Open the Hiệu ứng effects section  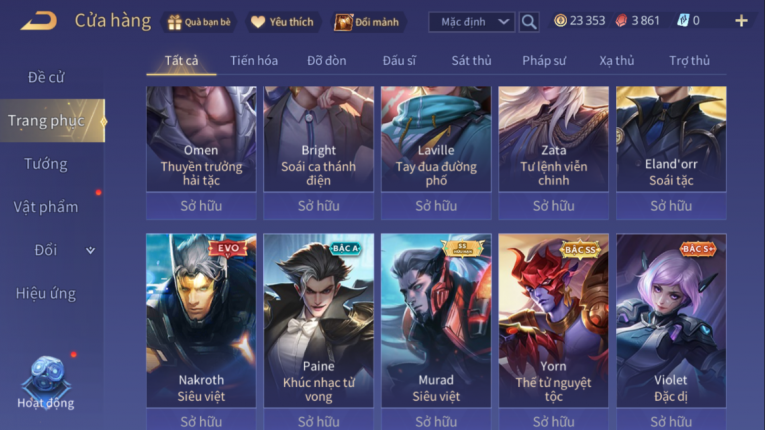[x=46, y=293]
